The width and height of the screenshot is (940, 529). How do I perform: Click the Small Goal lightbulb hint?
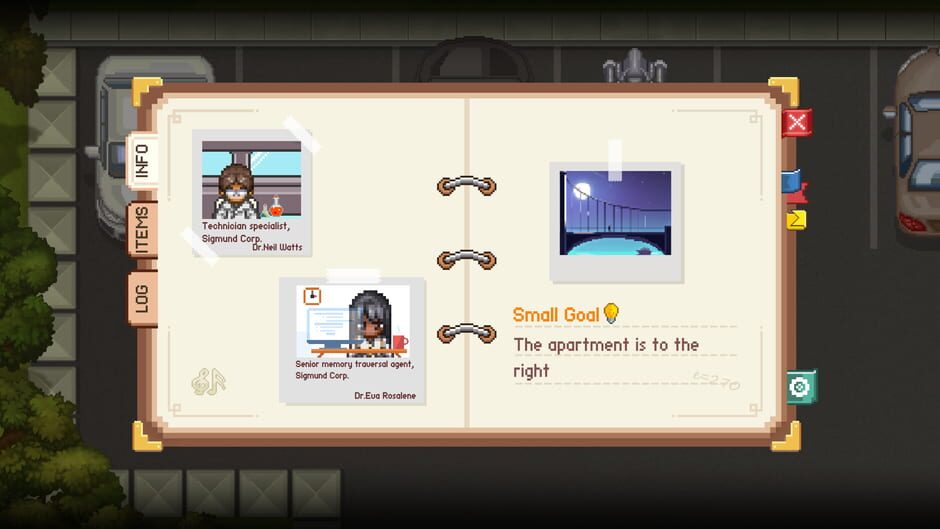click(x=611, y=314)
